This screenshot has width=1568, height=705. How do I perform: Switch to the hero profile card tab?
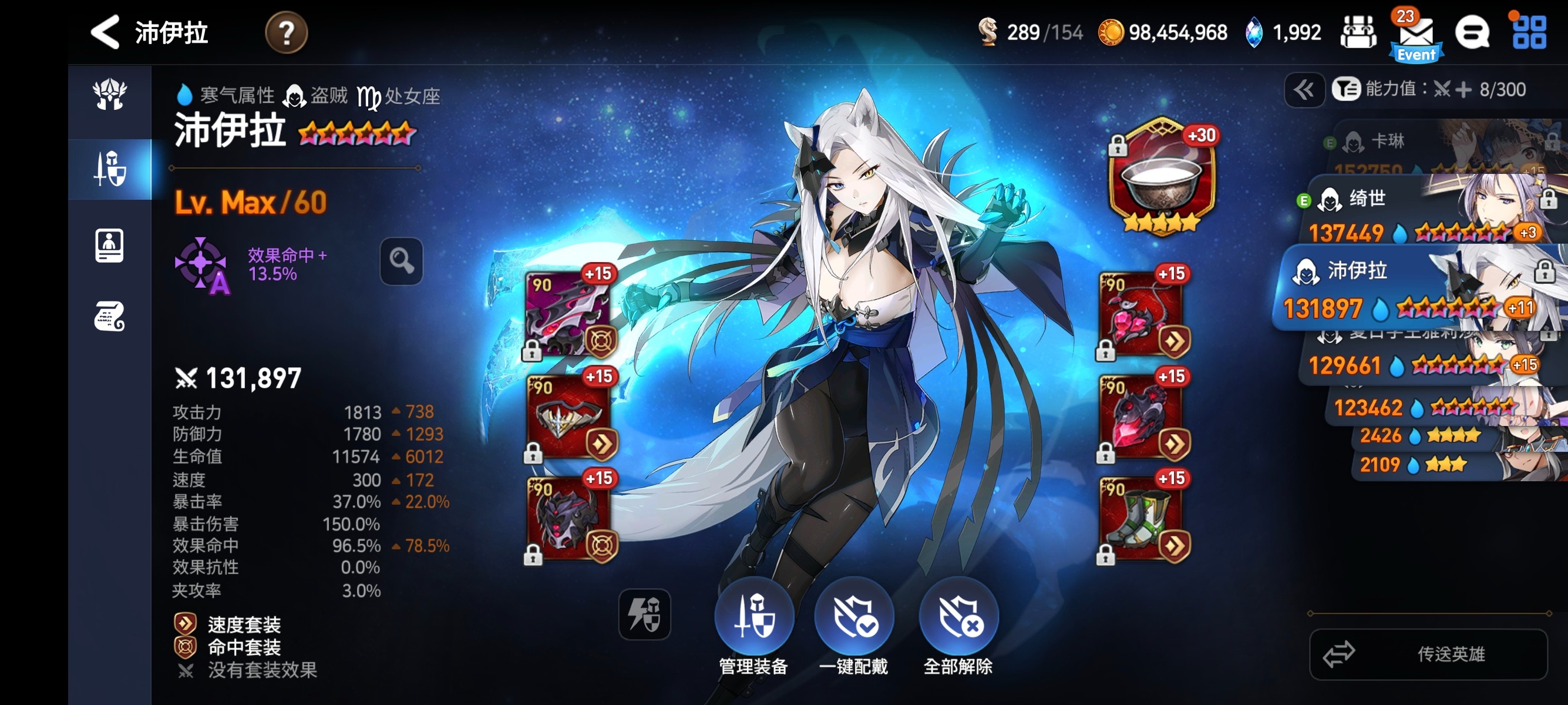pos(110,246)
